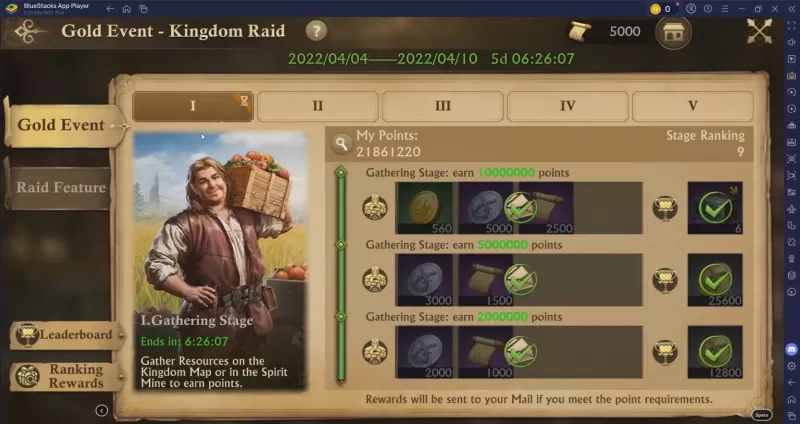800x424 pixels.
Task: Switch to stage IV tab
Action: coord(567,106)
